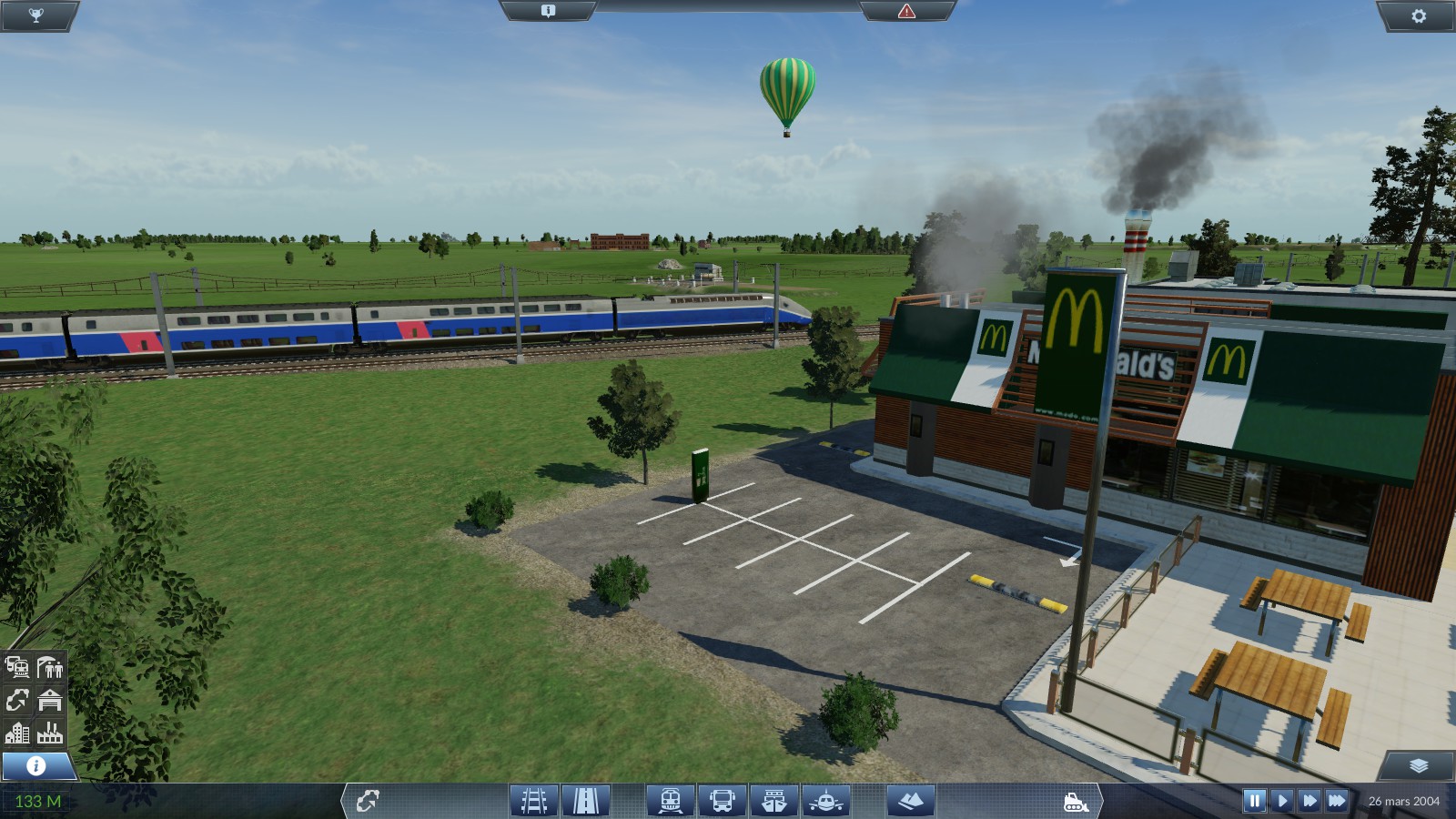The width and height of the screenshot is (1456, 819).
Task: Open the speech bubble messages tab
Action: point(548,11)
